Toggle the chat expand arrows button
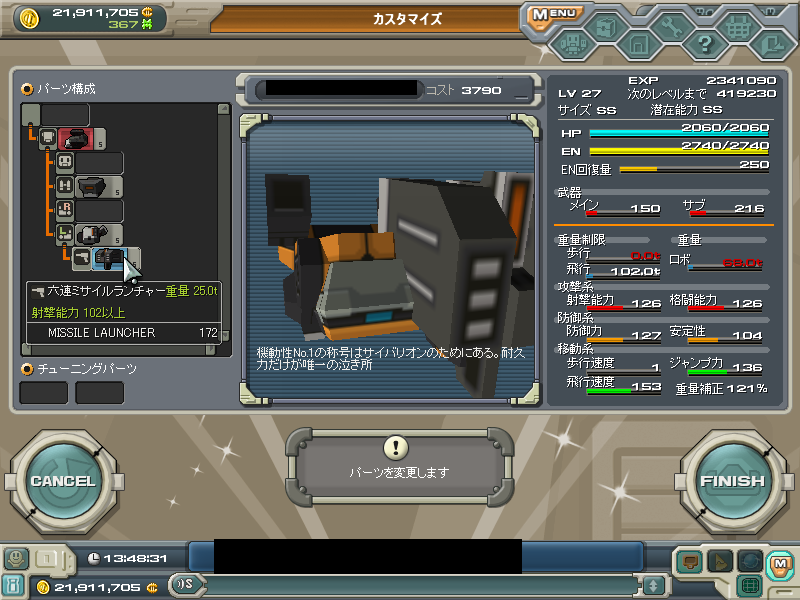This screenshot has width=800, height=600. click(x=653, y=585)
